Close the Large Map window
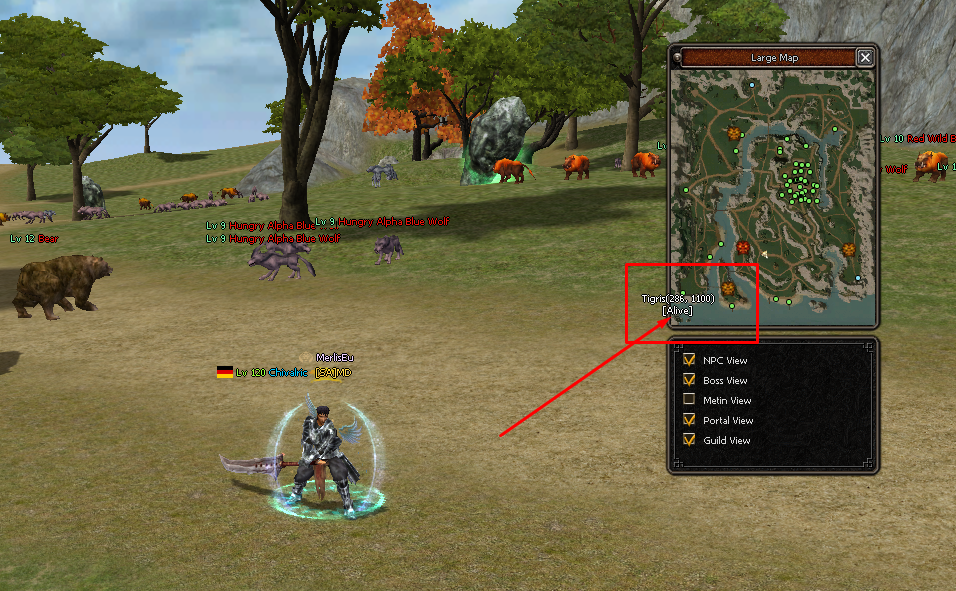 [x=865, y=58]
